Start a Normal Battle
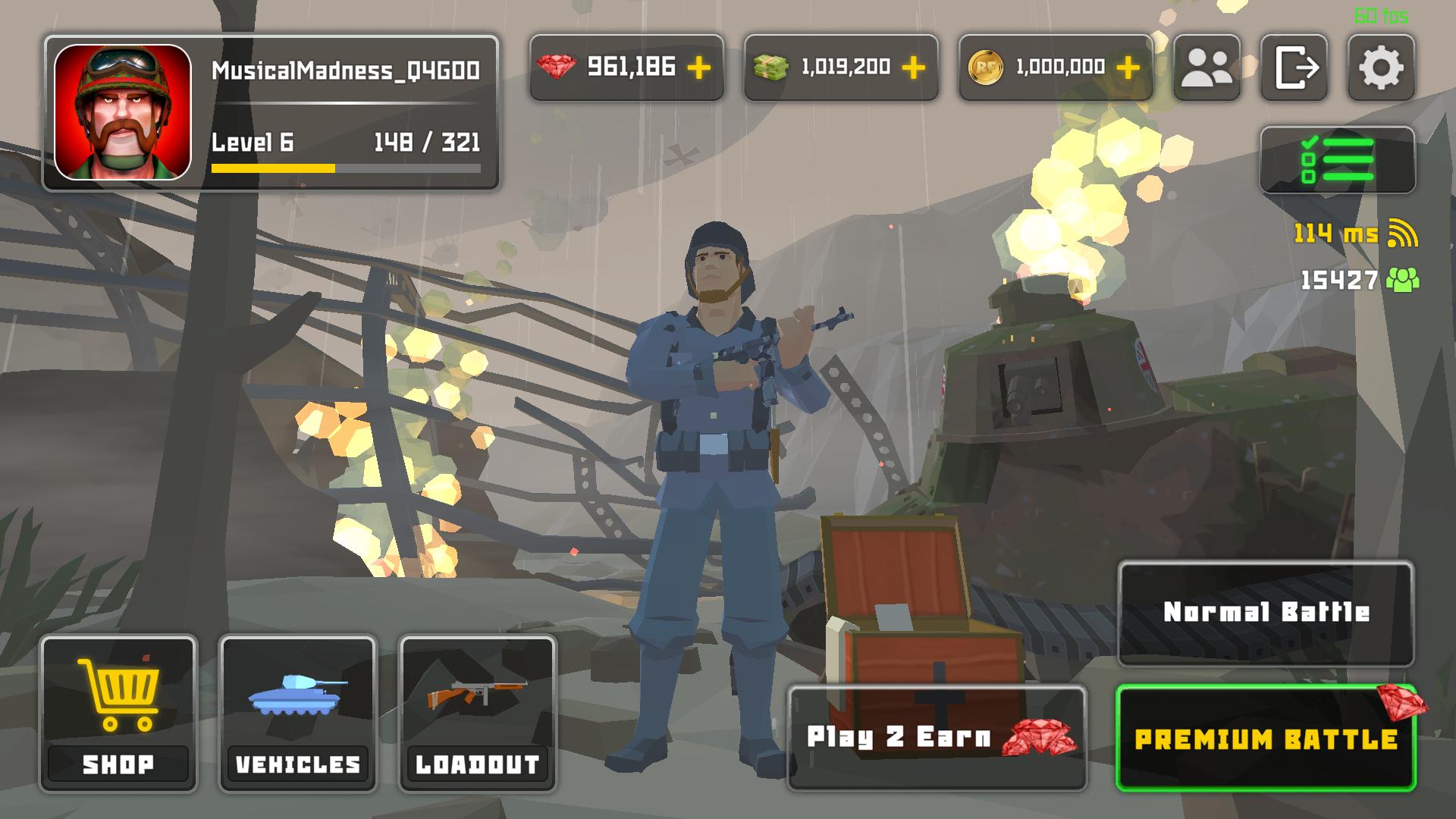Image resolution: width=1456 pixels, height=819 pixels. click(x=1266, y=613)
